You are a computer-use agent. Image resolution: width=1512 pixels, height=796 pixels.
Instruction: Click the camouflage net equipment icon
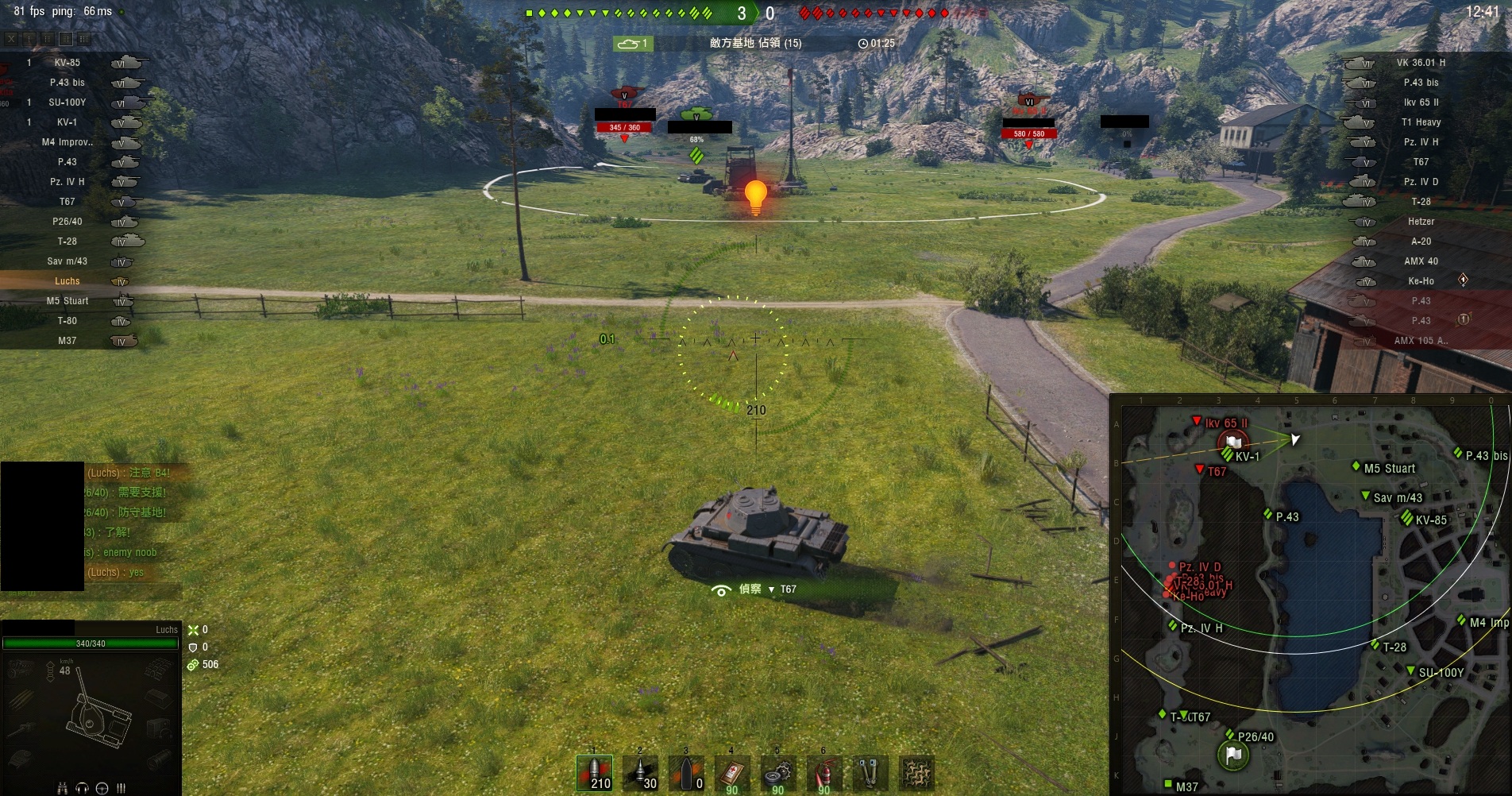pyautogui.click(x=916, y=773)
